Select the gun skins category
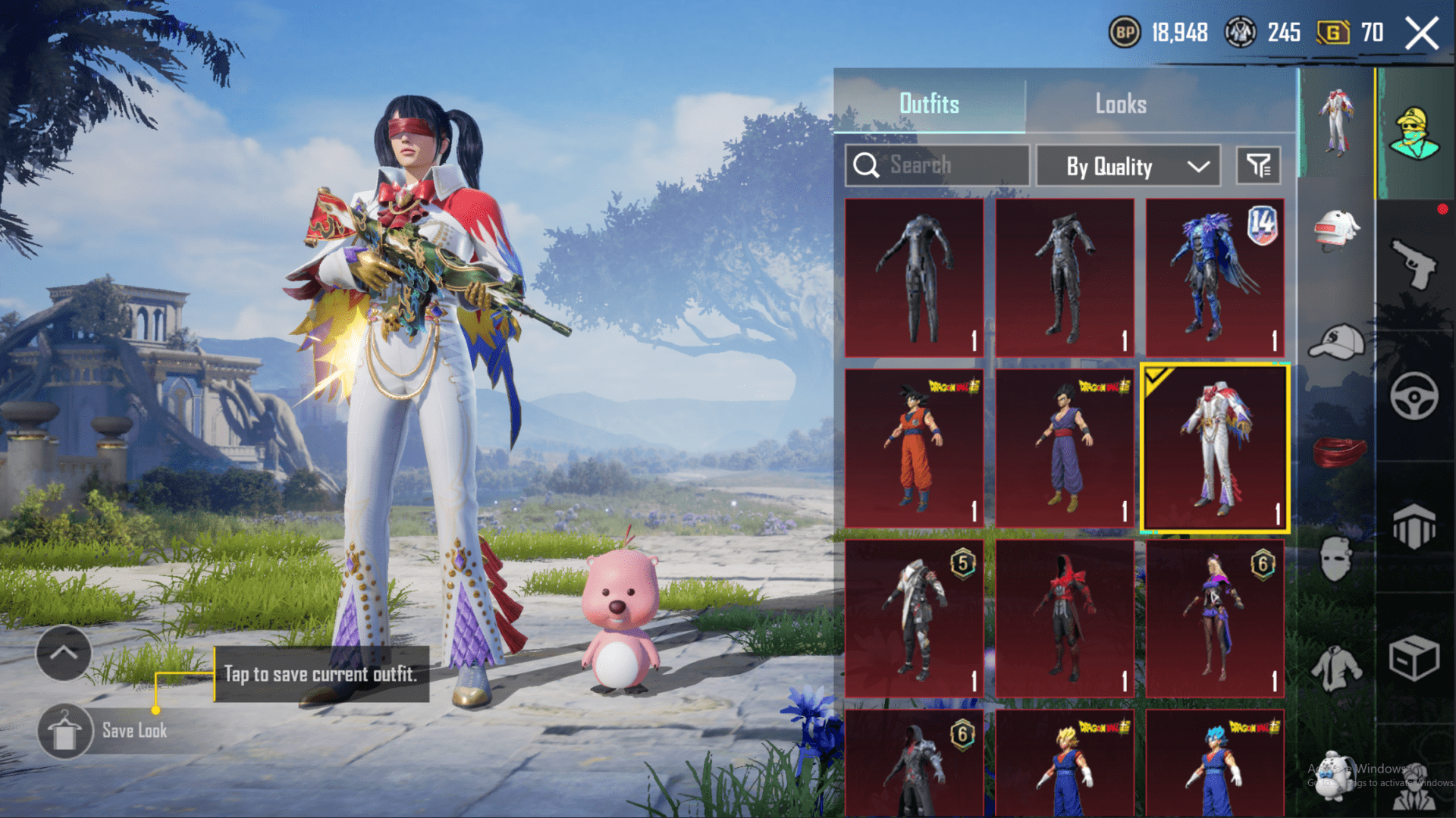 (1414, 262)
